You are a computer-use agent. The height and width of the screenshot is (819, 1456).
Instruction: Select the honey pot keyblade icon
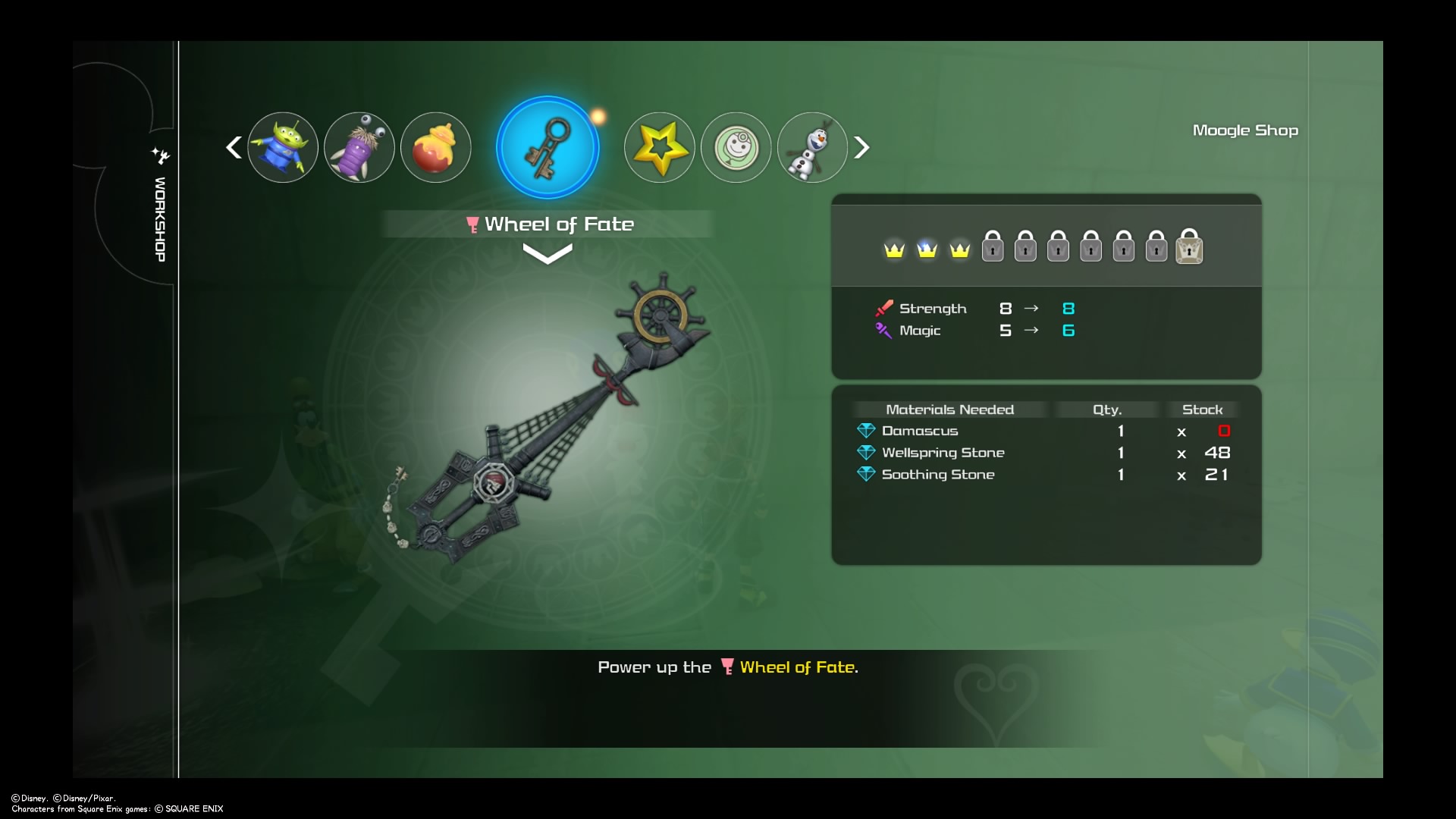coord(435,147)
